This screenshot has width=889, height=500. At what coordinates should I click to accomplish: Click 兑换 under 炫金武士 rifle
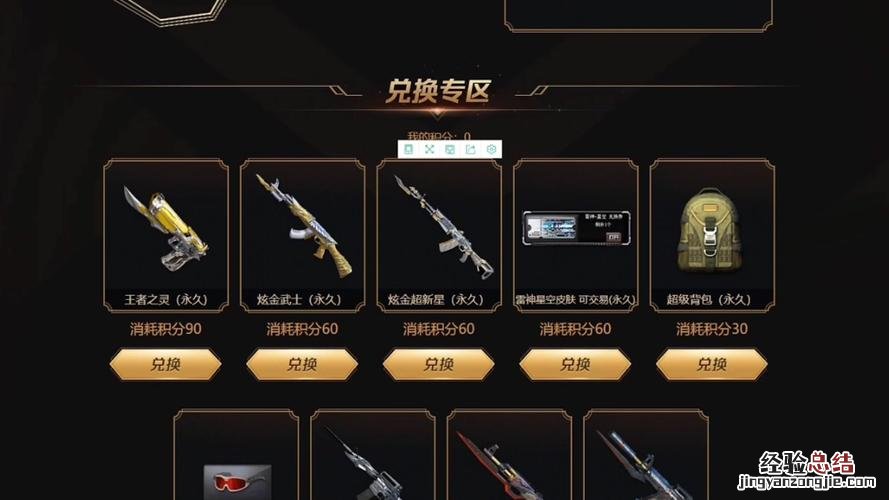(302, 365)
